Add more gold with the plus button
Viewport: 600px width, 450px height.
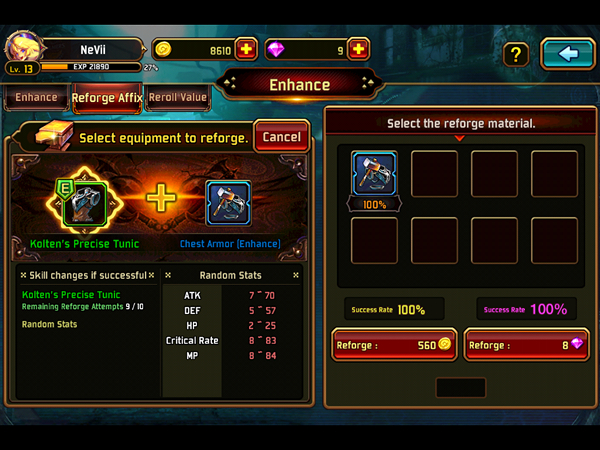coord(247,49)
